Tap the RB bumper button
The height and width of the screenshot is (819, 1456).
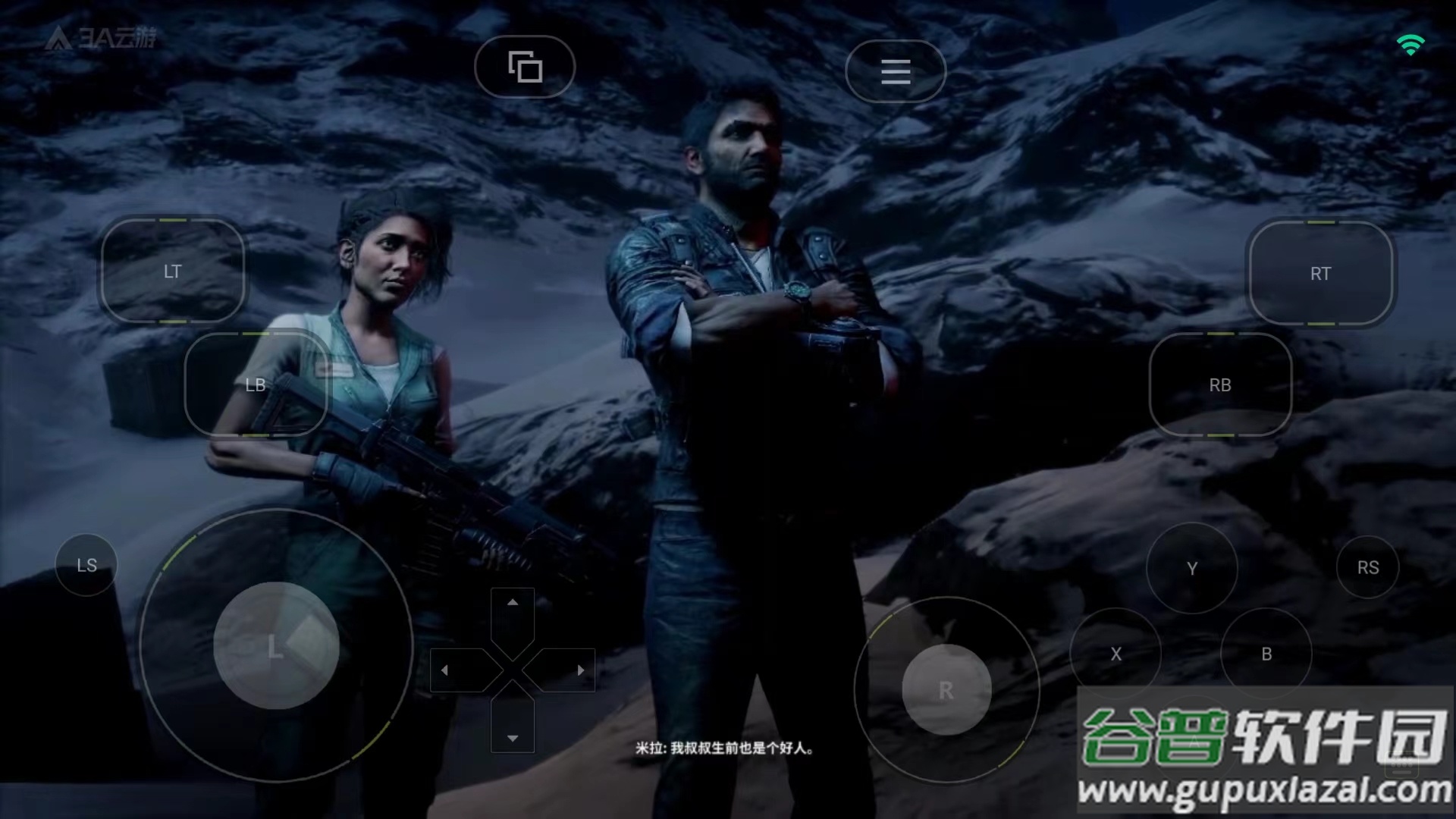coord(1220,384)
